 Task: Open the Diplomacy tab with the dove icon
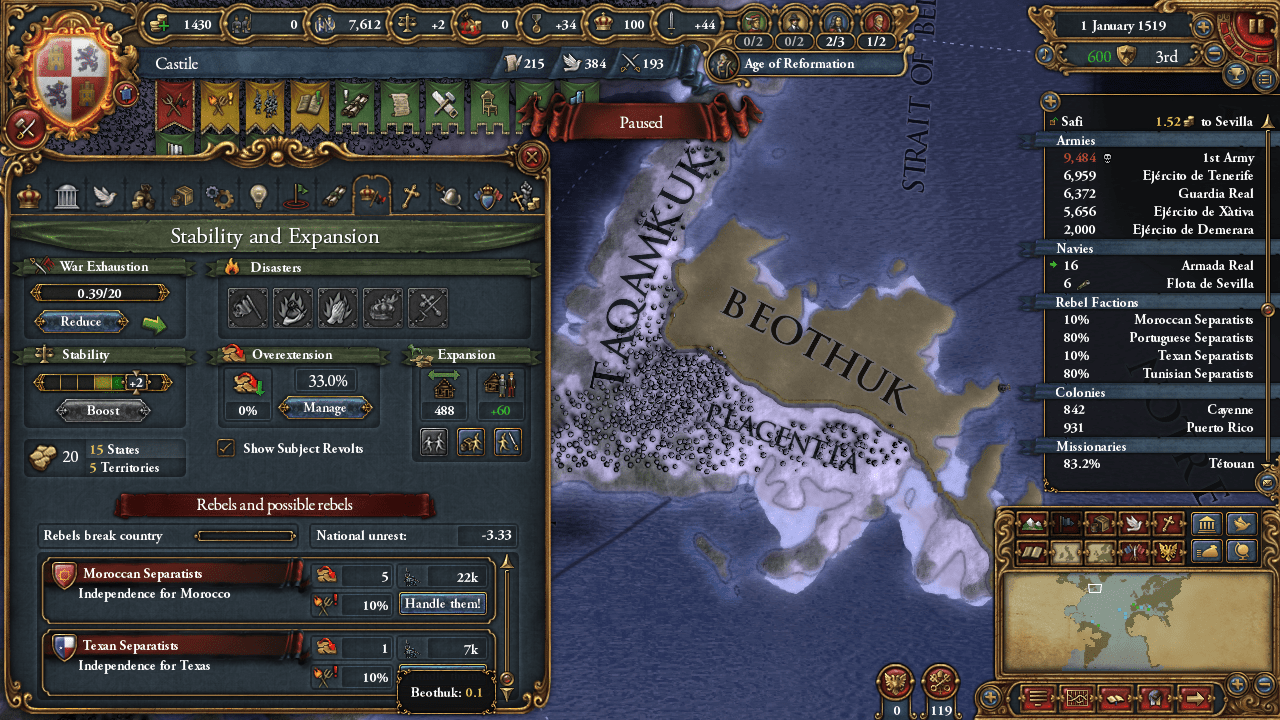point(104,195)
